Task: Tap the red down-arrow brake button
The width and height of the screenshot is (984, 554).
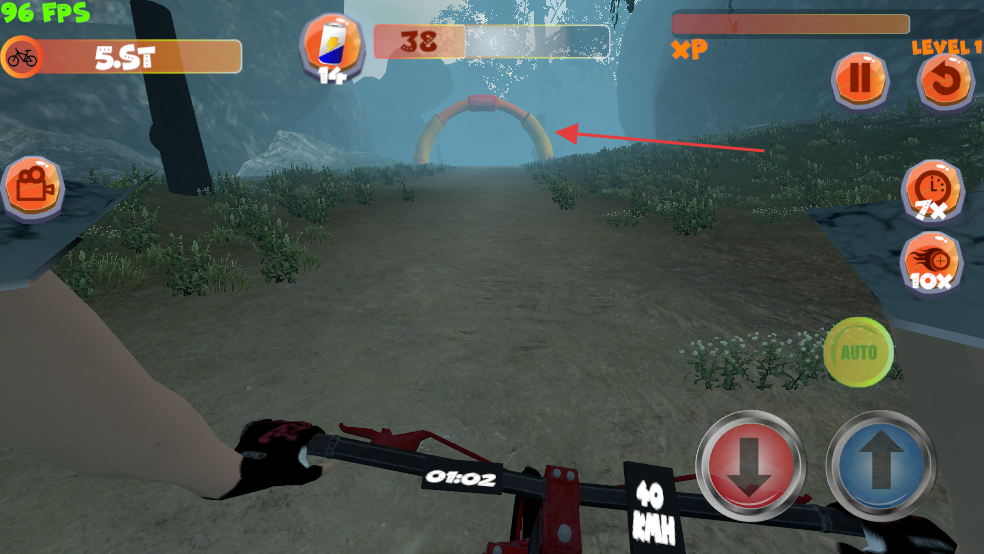Action: click(x=750, y=463)
